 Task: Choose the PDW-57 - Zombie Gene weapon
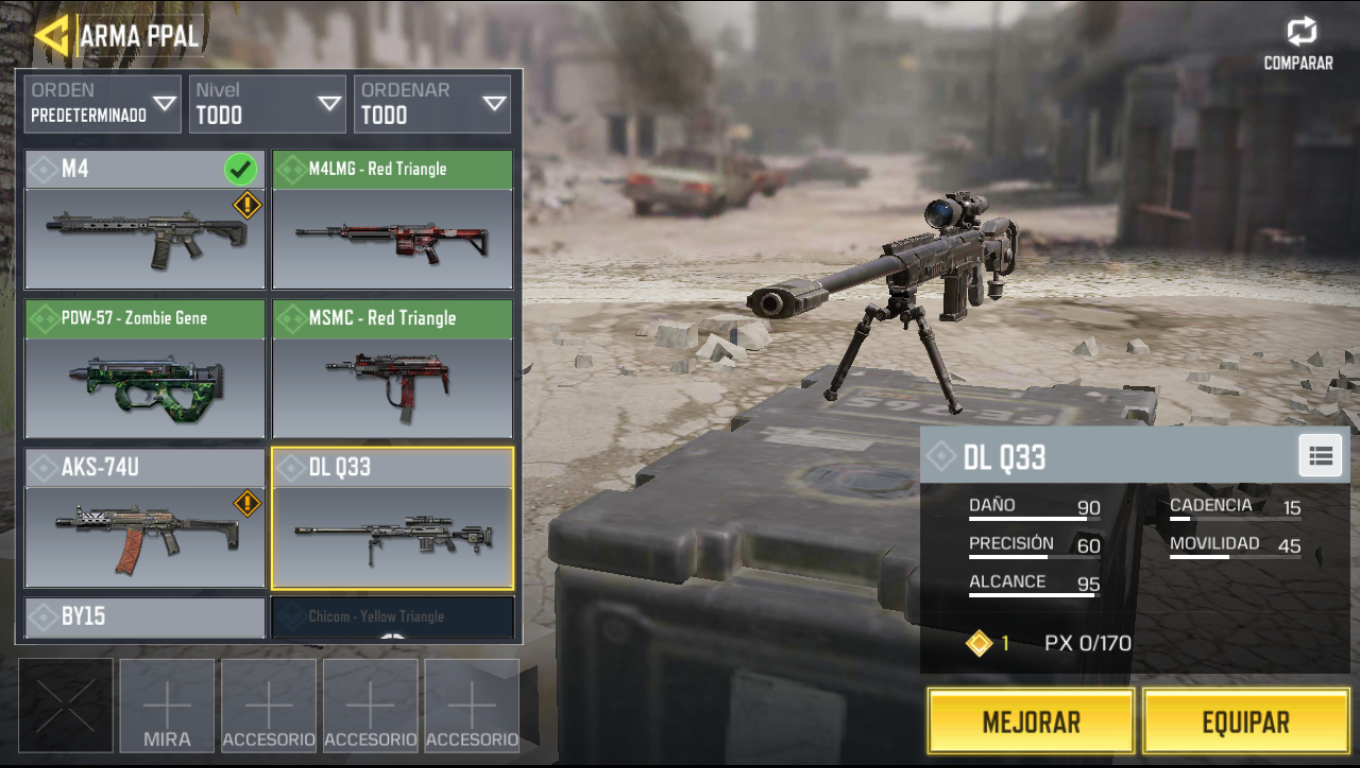tap(144, 370)
